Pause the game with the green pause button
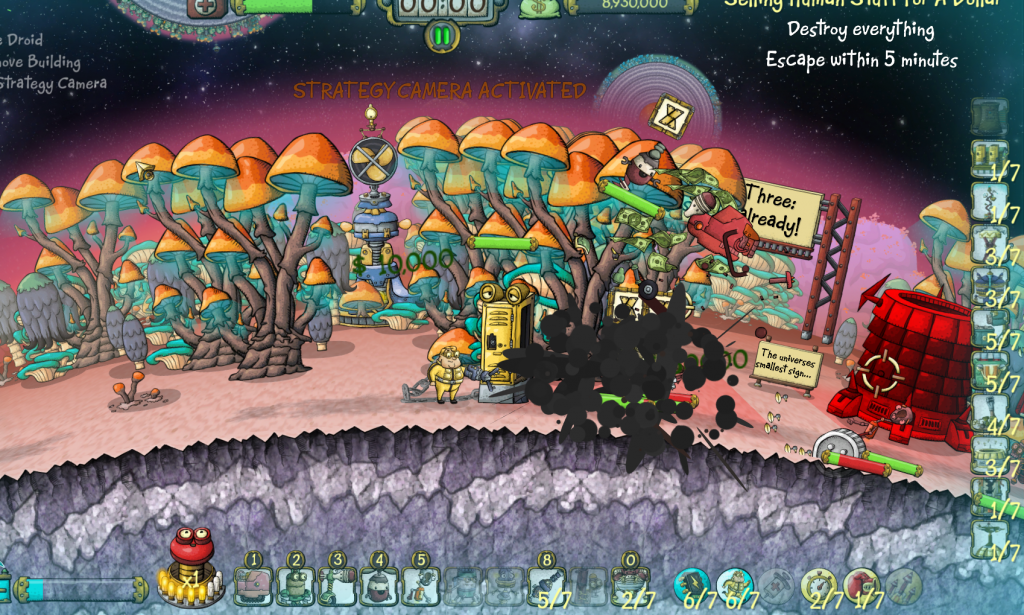Viewport: 1024px width, 615px height. tap(441, 38)
